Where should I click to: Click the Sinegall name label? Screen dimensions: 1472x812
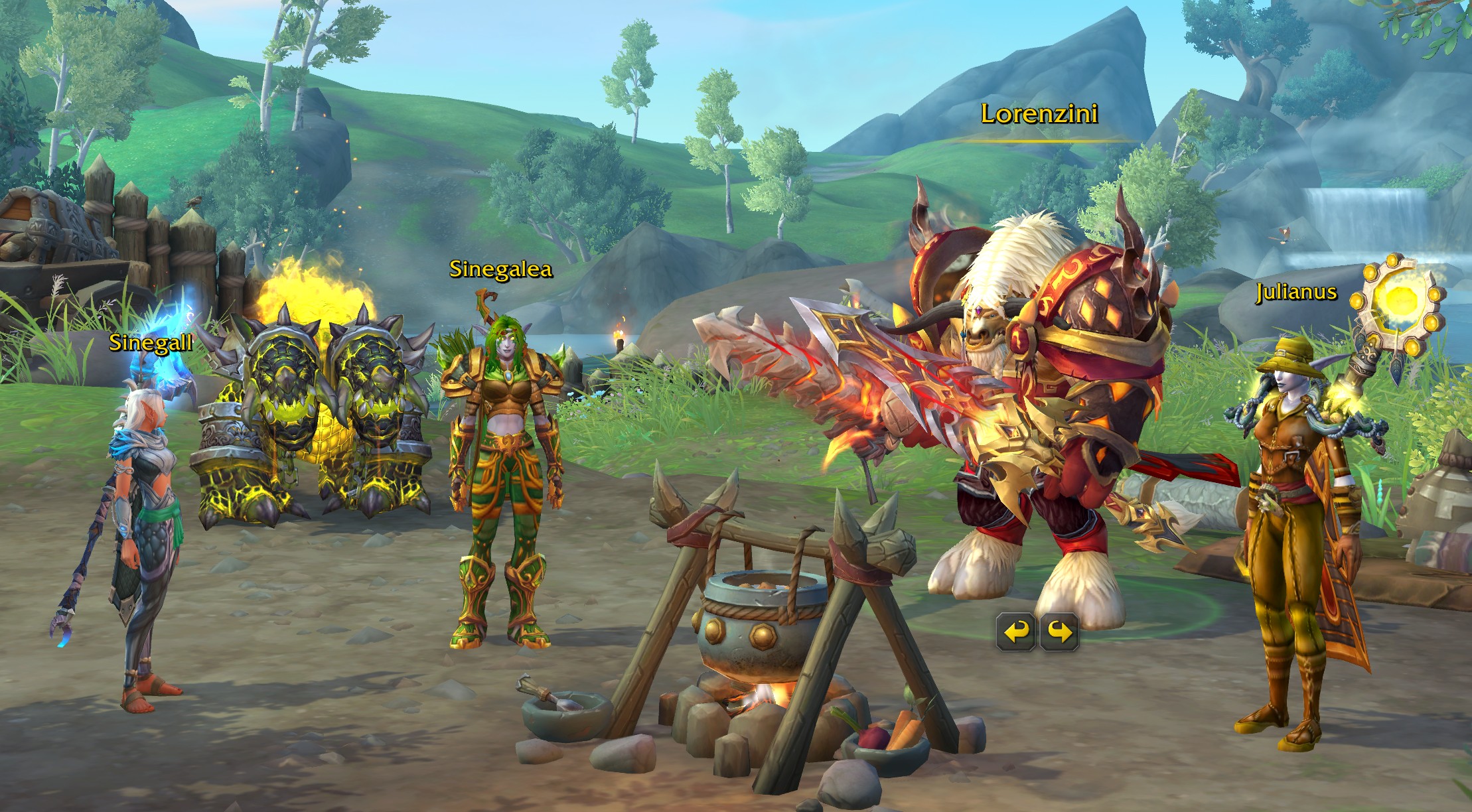(x=151, y=343)
